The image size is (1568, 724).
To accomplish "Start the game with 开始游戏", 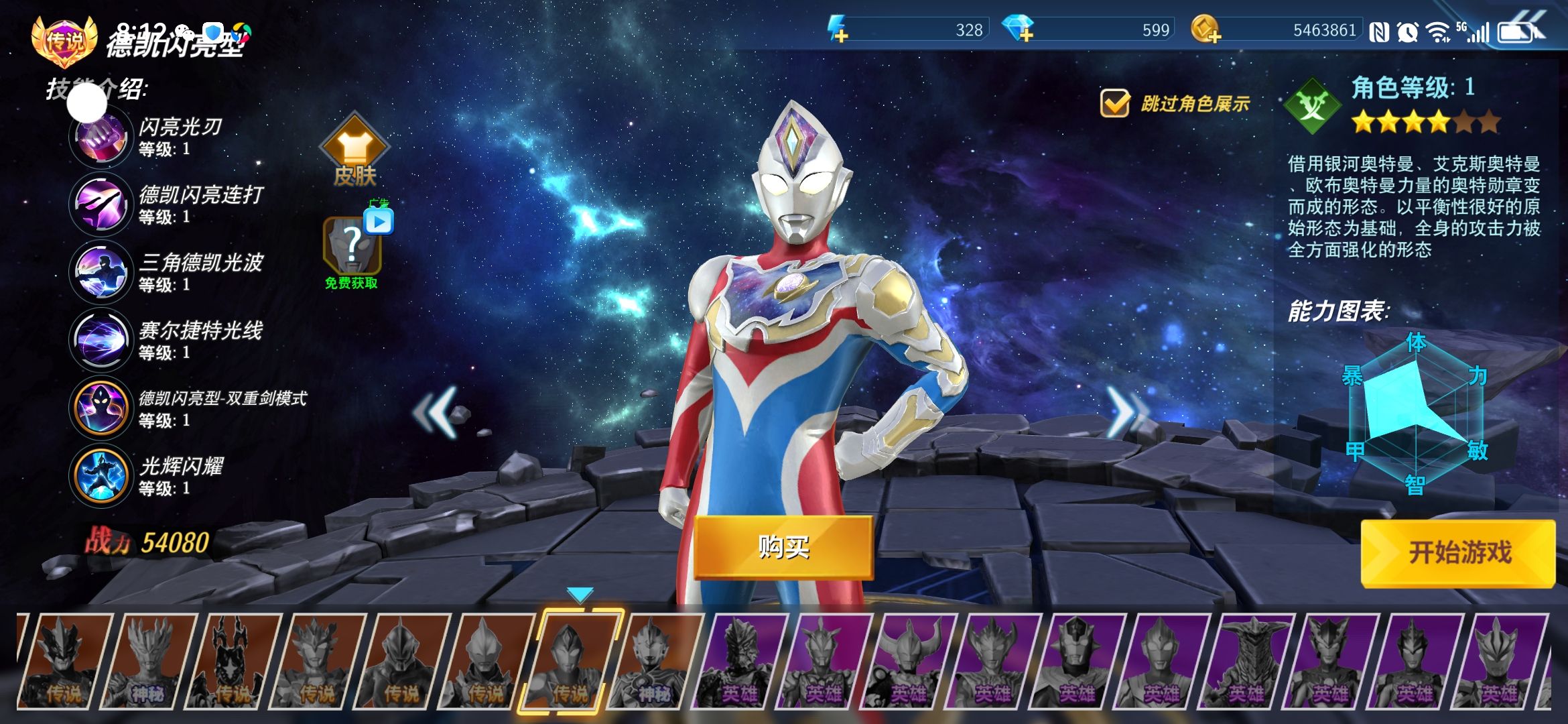I will pyautogui.click(x=1458, y=553).
